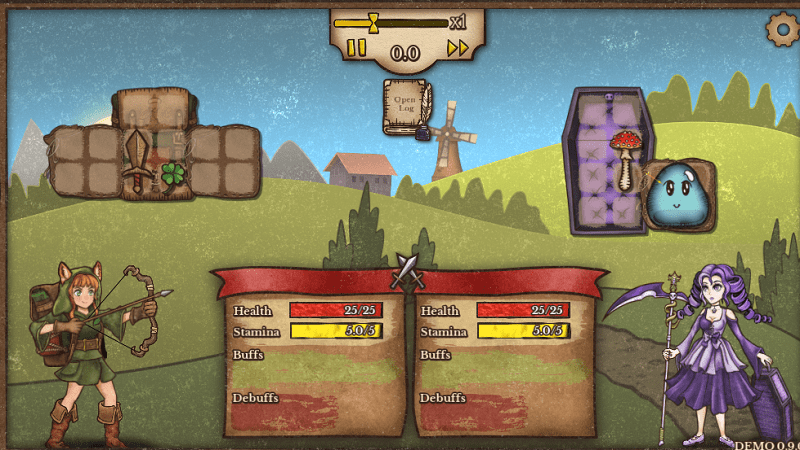This screenshot has height=450, width=800.
Task: Select the blue slime pet
Action: pos(676,193)
